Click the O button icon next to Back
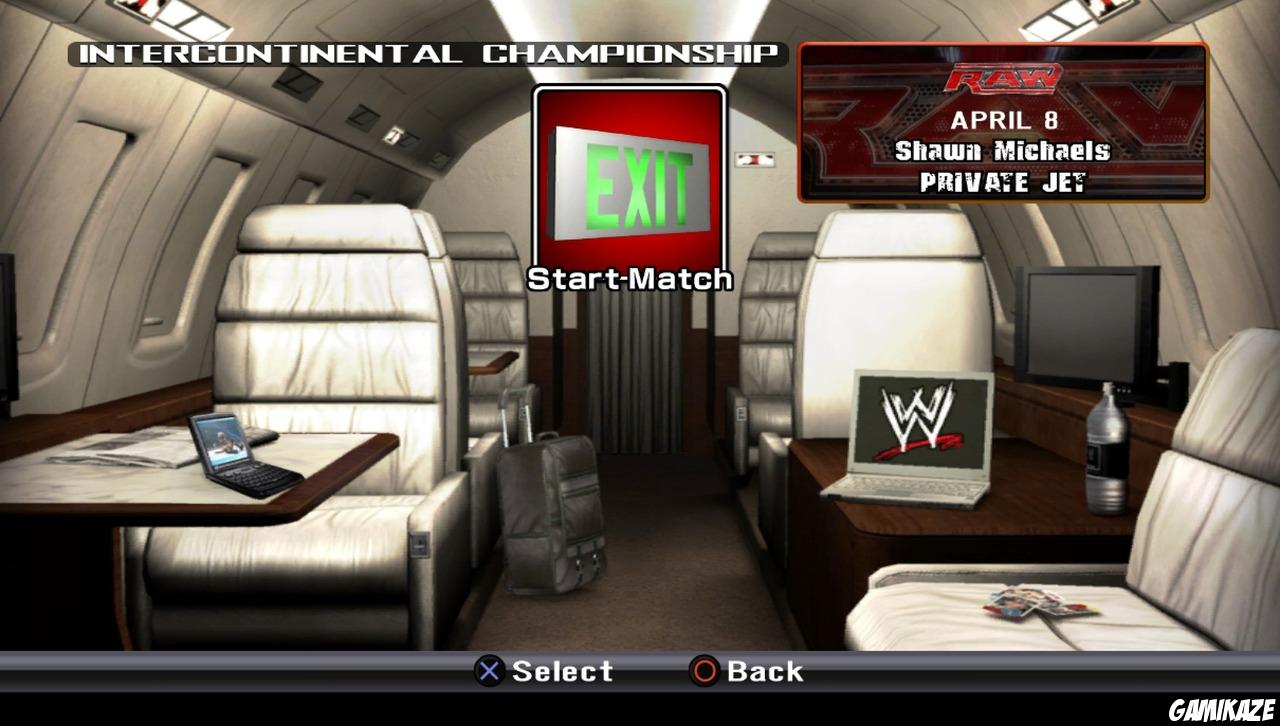 (703, 671)
